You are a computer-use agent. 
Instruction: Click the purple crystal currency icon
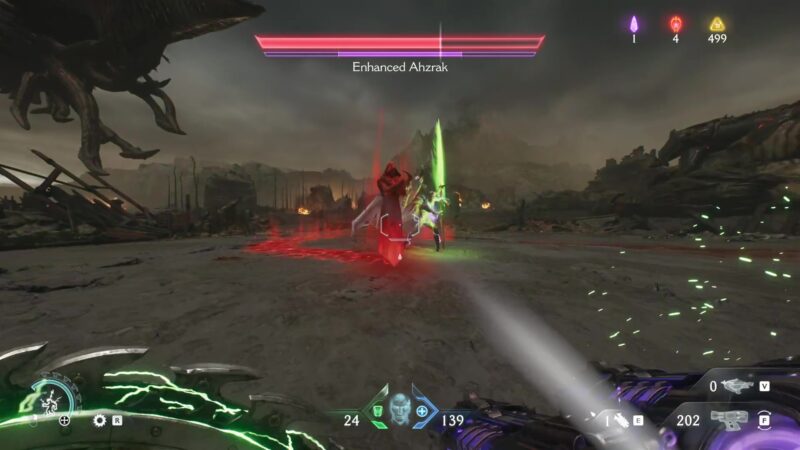click(634, 24)
